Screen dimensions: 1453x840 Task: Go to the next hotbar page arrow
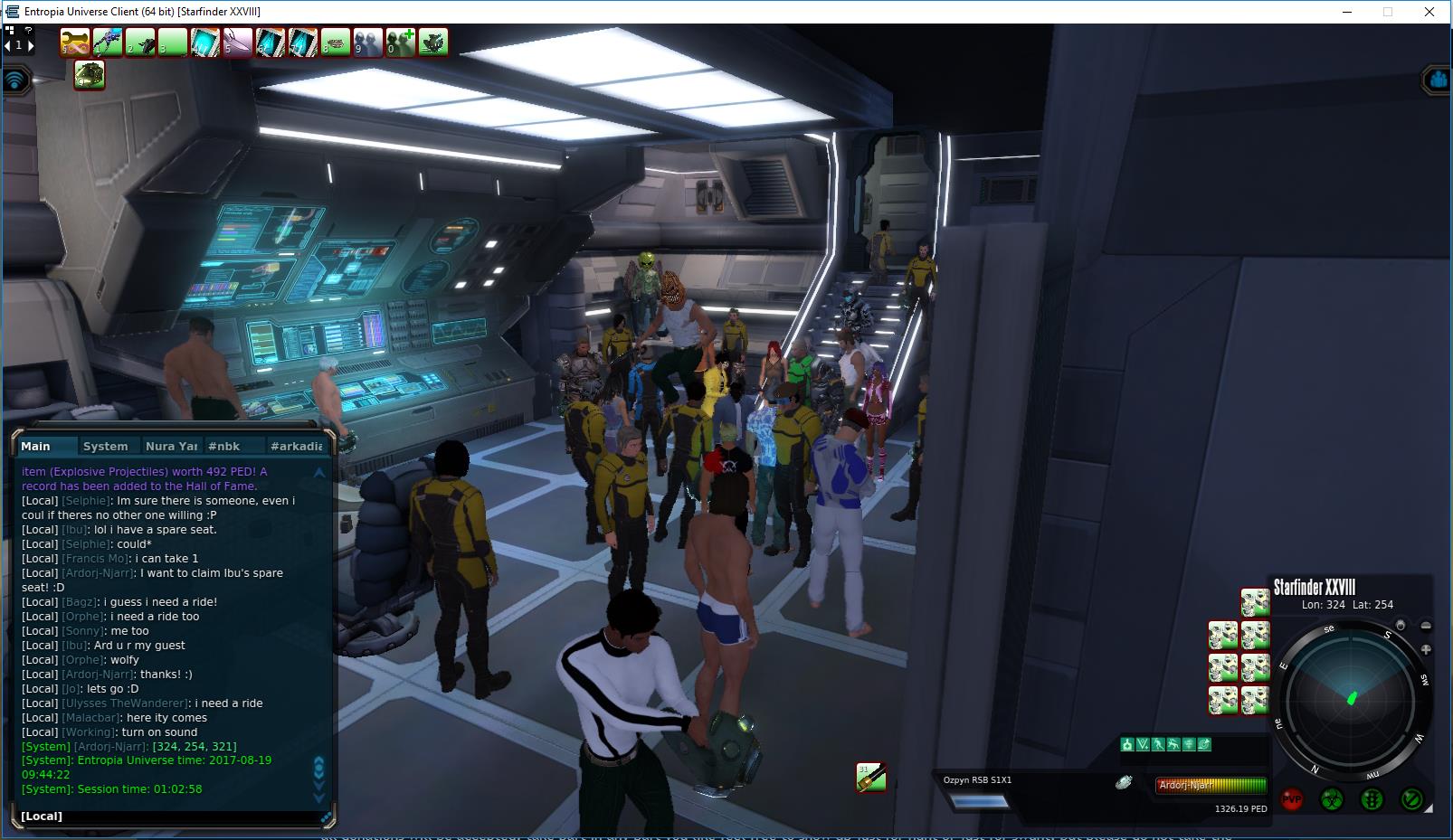[x=30, y=44]
